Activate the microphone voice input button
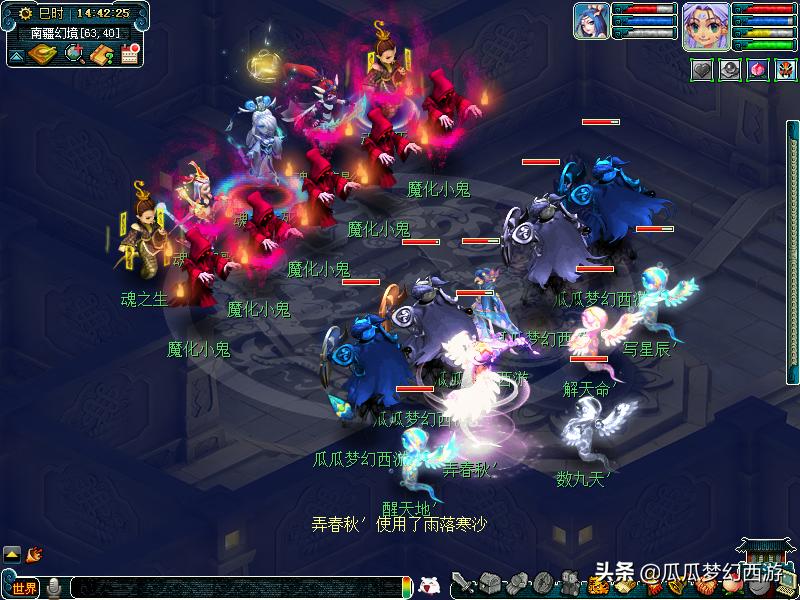 point(54,587)
